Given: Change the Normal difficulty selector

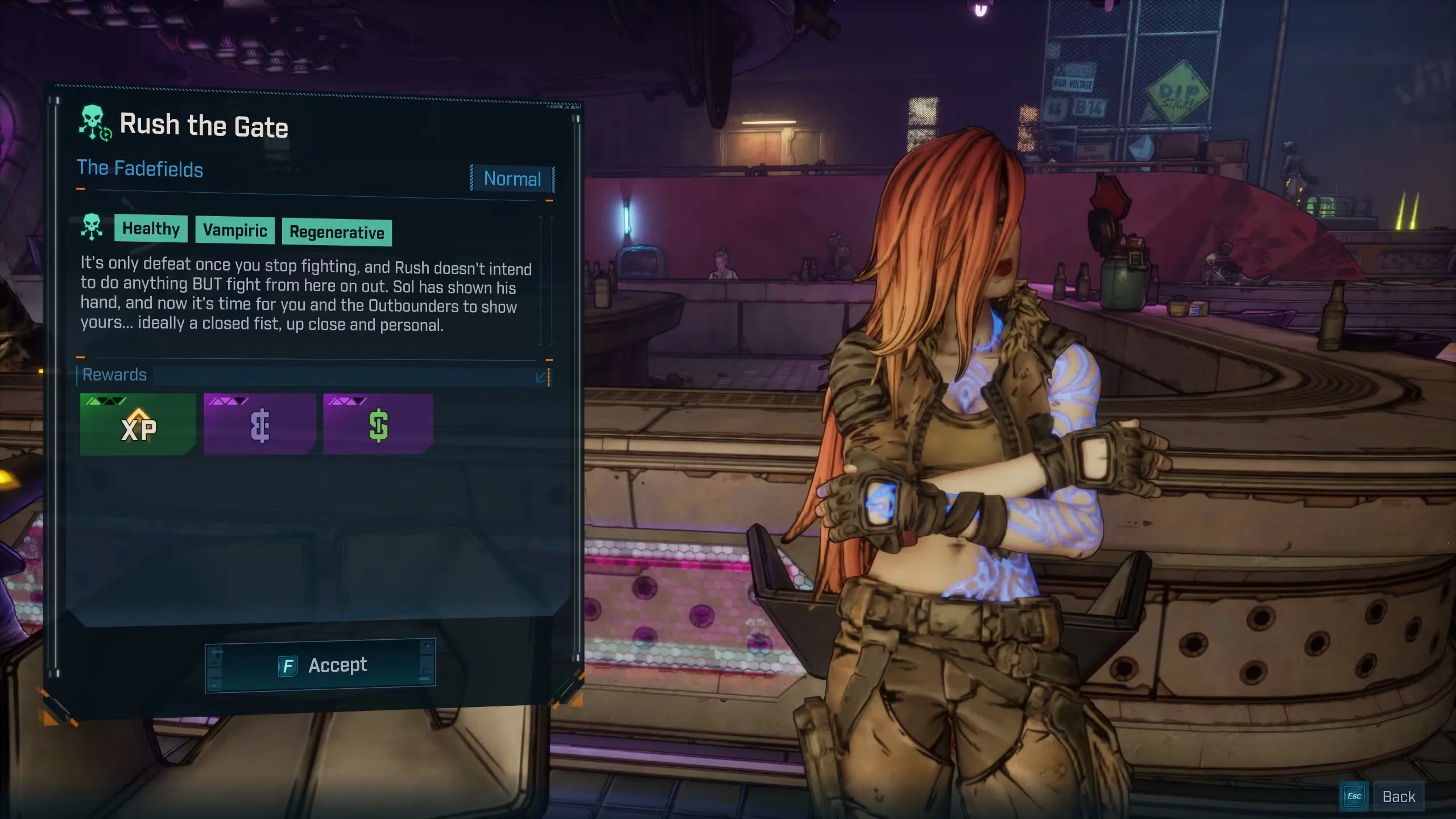Looking at the screenshot, I should [512, 179].
